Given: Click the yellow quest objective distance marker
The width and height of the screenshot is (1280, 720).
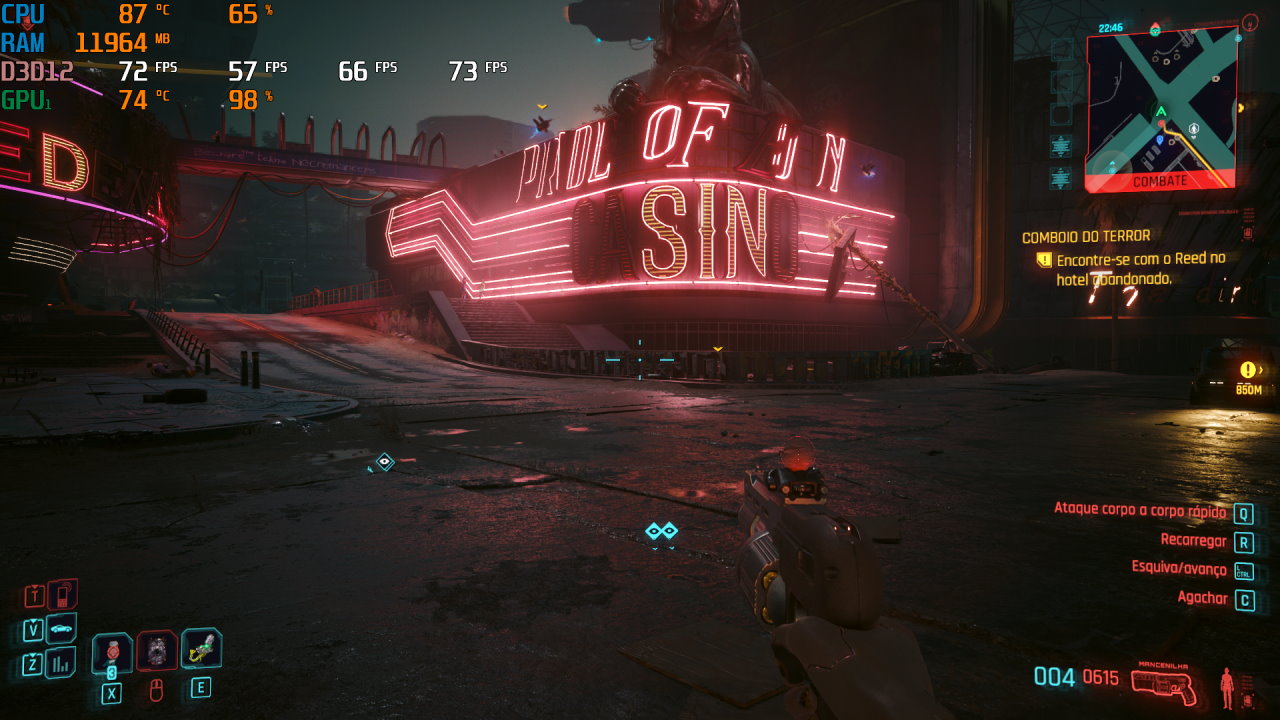Looking at the screenshot, I should [1248, 377].
